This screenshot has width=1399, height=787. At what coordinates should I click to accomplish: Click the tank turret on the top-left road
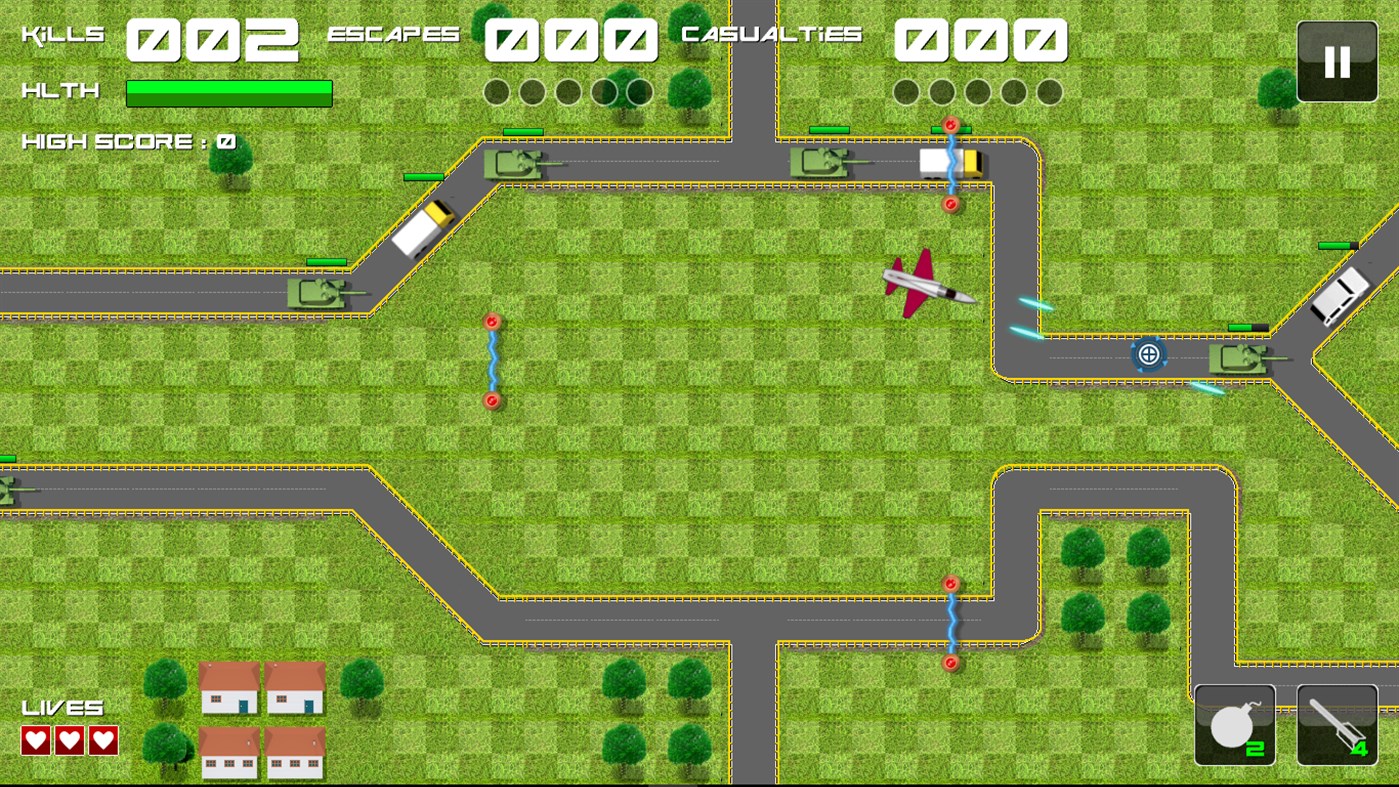[520, 163]
